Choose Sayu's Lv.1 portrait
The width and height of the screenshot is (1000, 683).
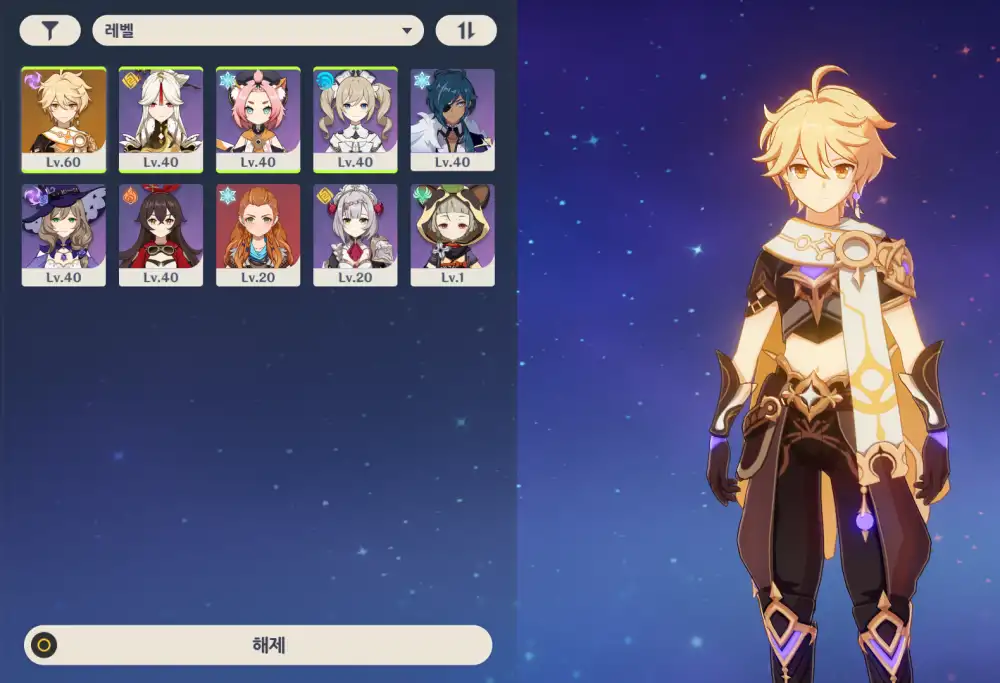coord(452,235)
